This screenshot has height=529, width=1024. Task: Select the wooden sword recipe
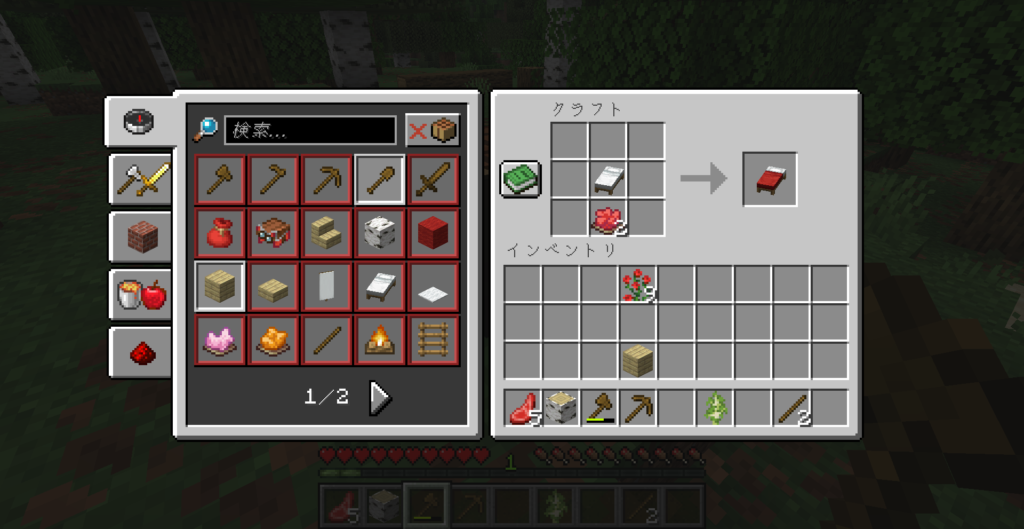point(434,180)
